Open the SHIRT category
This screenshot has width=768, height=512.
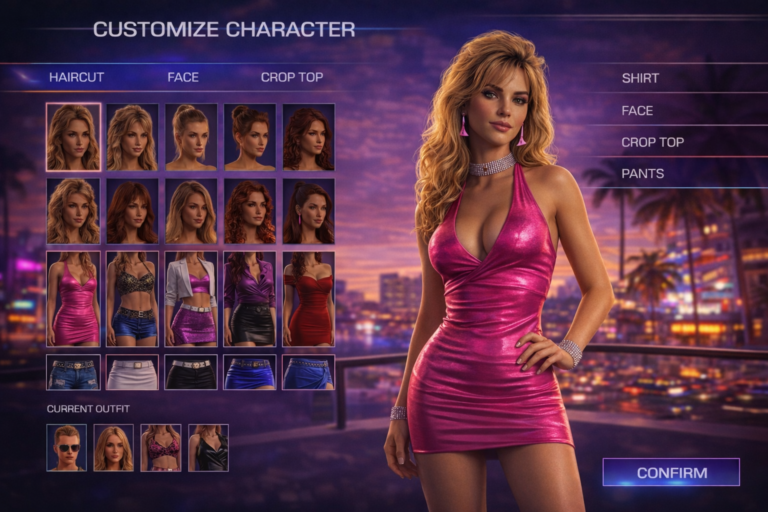(640, 78)
